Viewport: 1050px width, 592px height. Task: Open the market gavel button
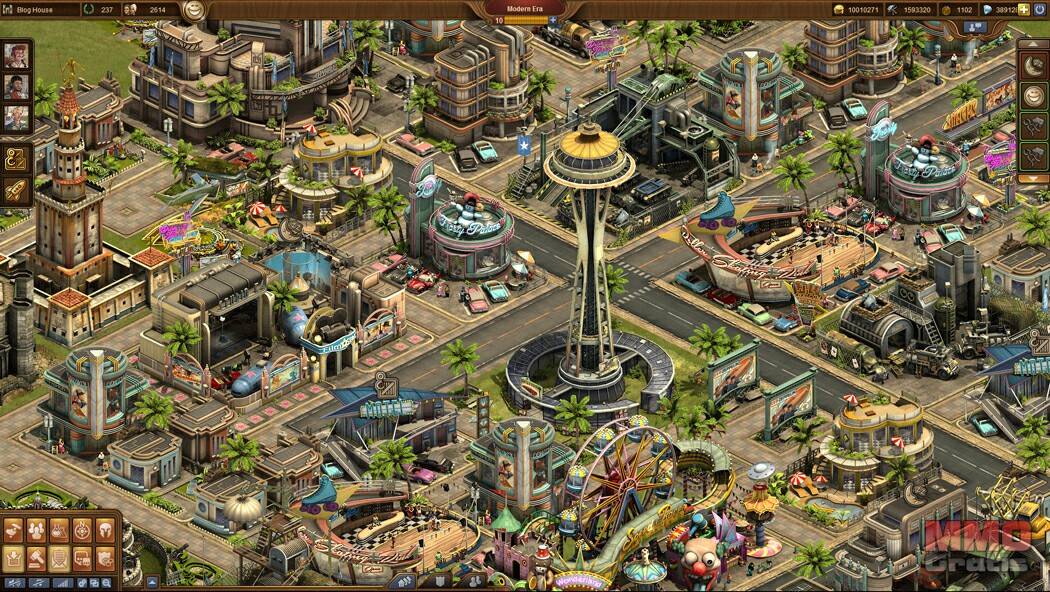37,558
